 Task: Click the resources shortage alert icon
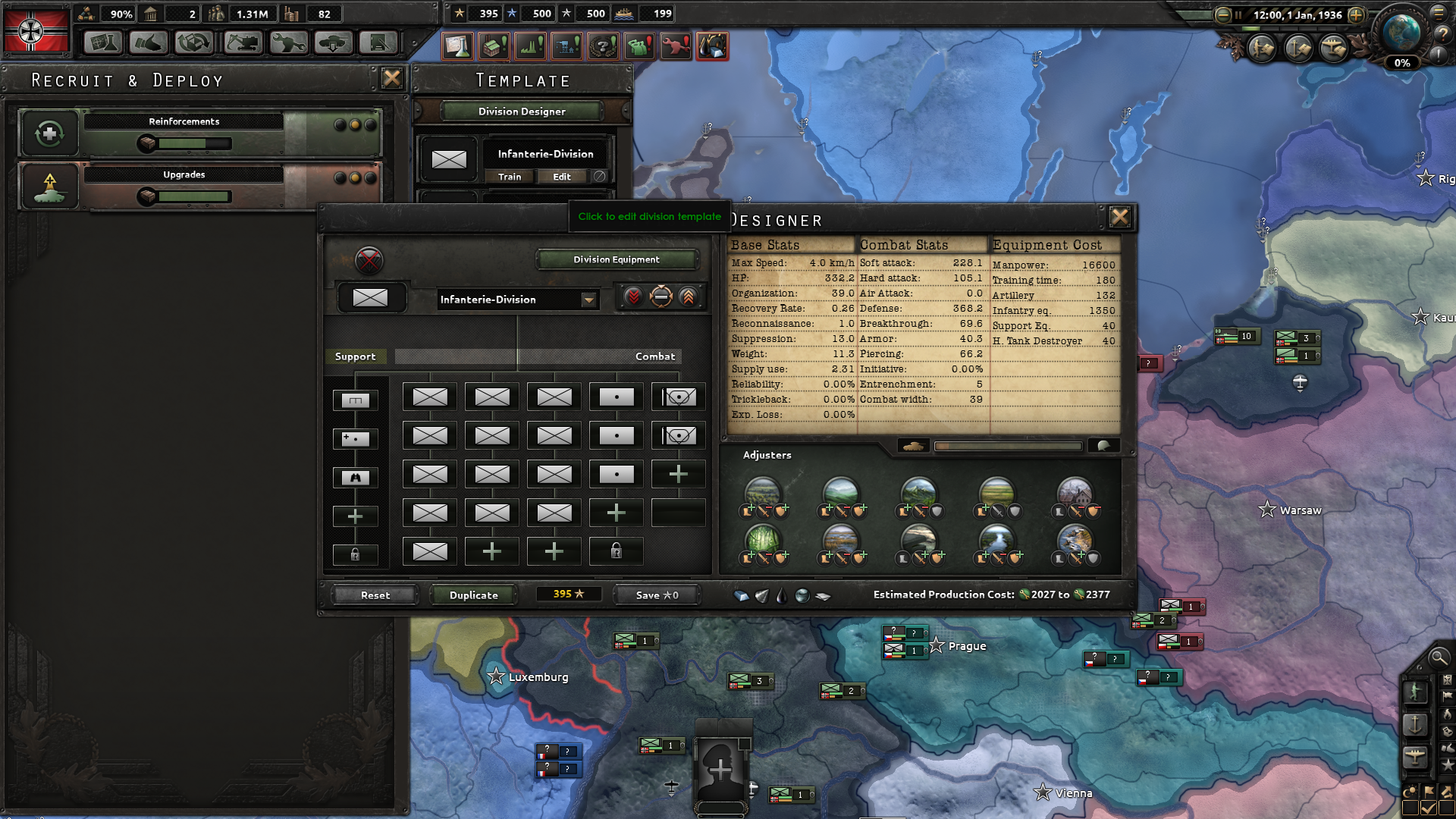tap(711, 45)
